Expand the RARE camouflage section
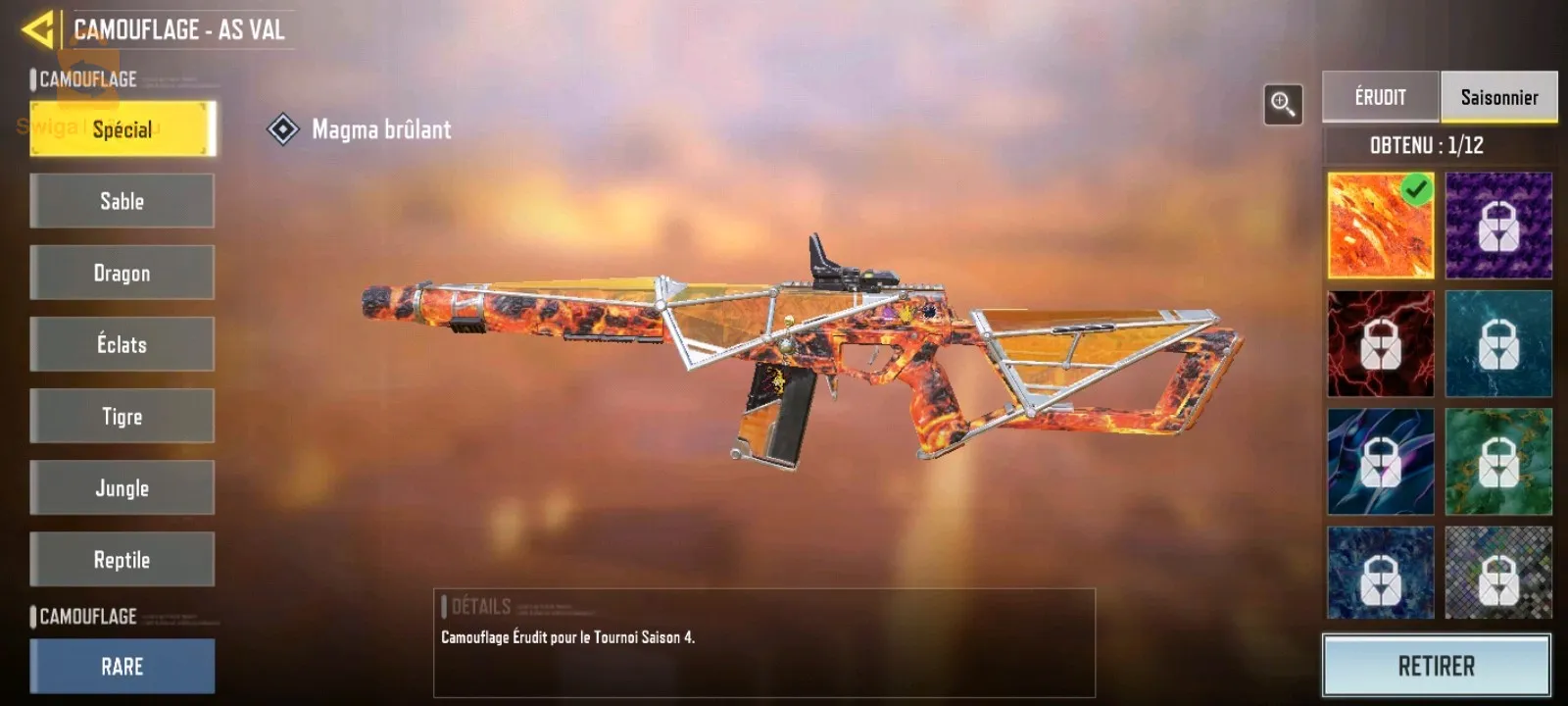The width and height of the screenshot is (1568, 706). click(x=122, y=665)
